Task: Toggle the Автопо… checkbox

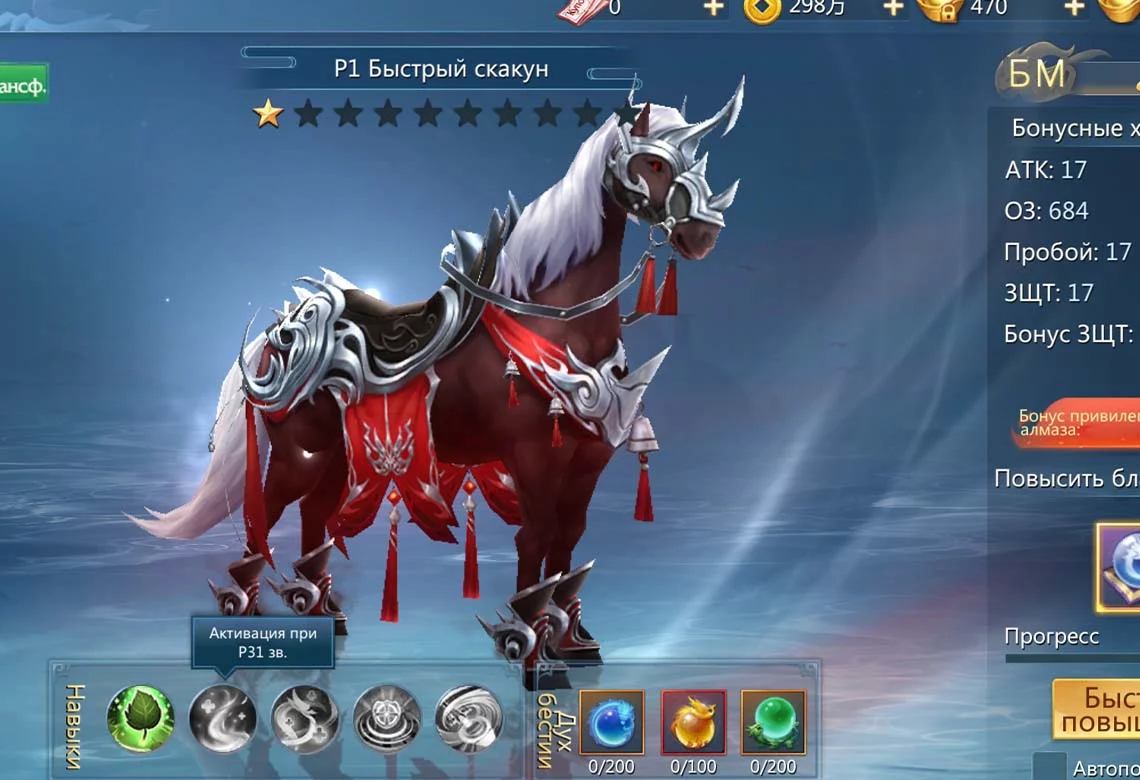Action: click(1050, 767)
